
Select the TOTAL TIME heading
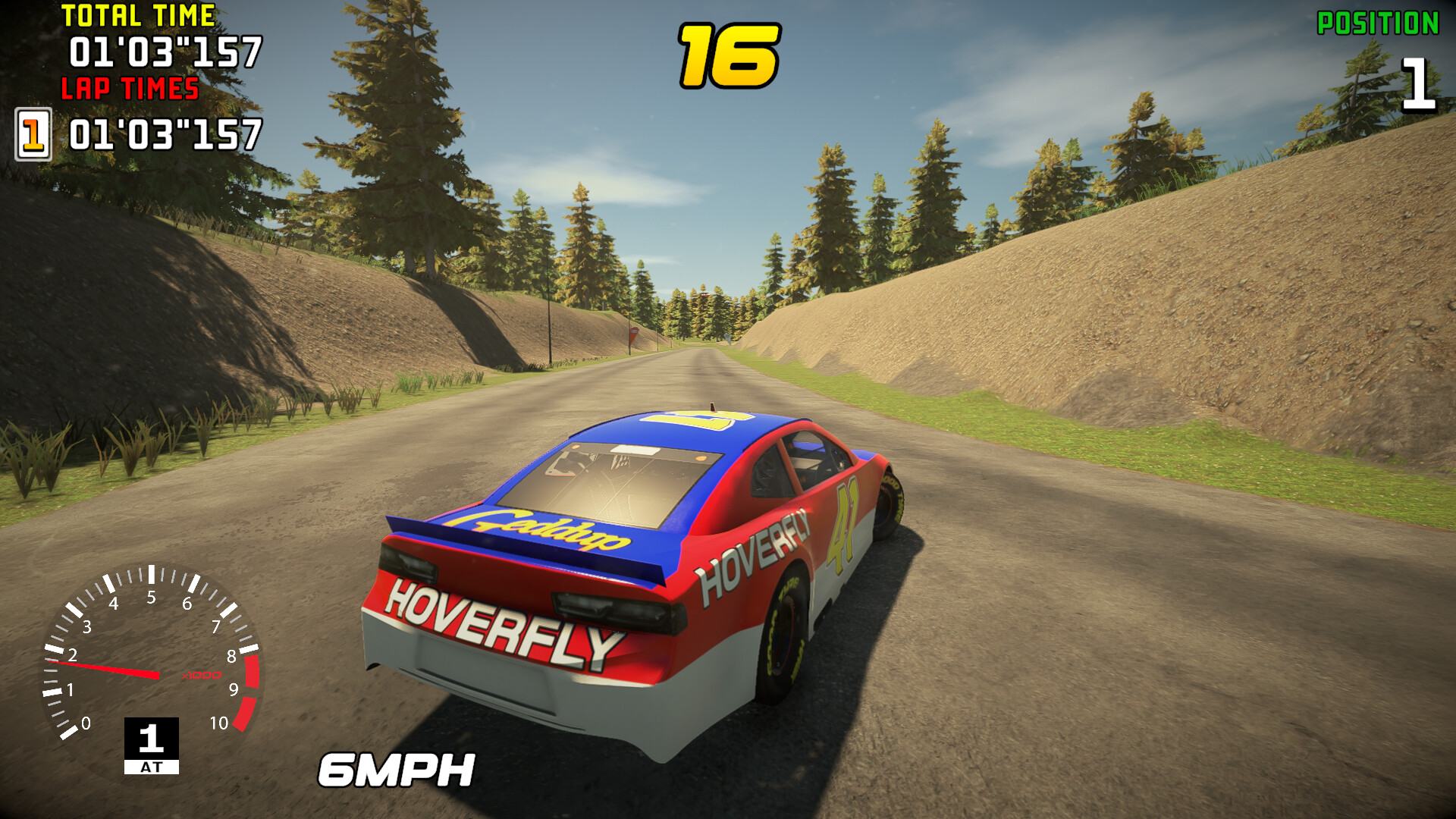(x=138, y=14)
